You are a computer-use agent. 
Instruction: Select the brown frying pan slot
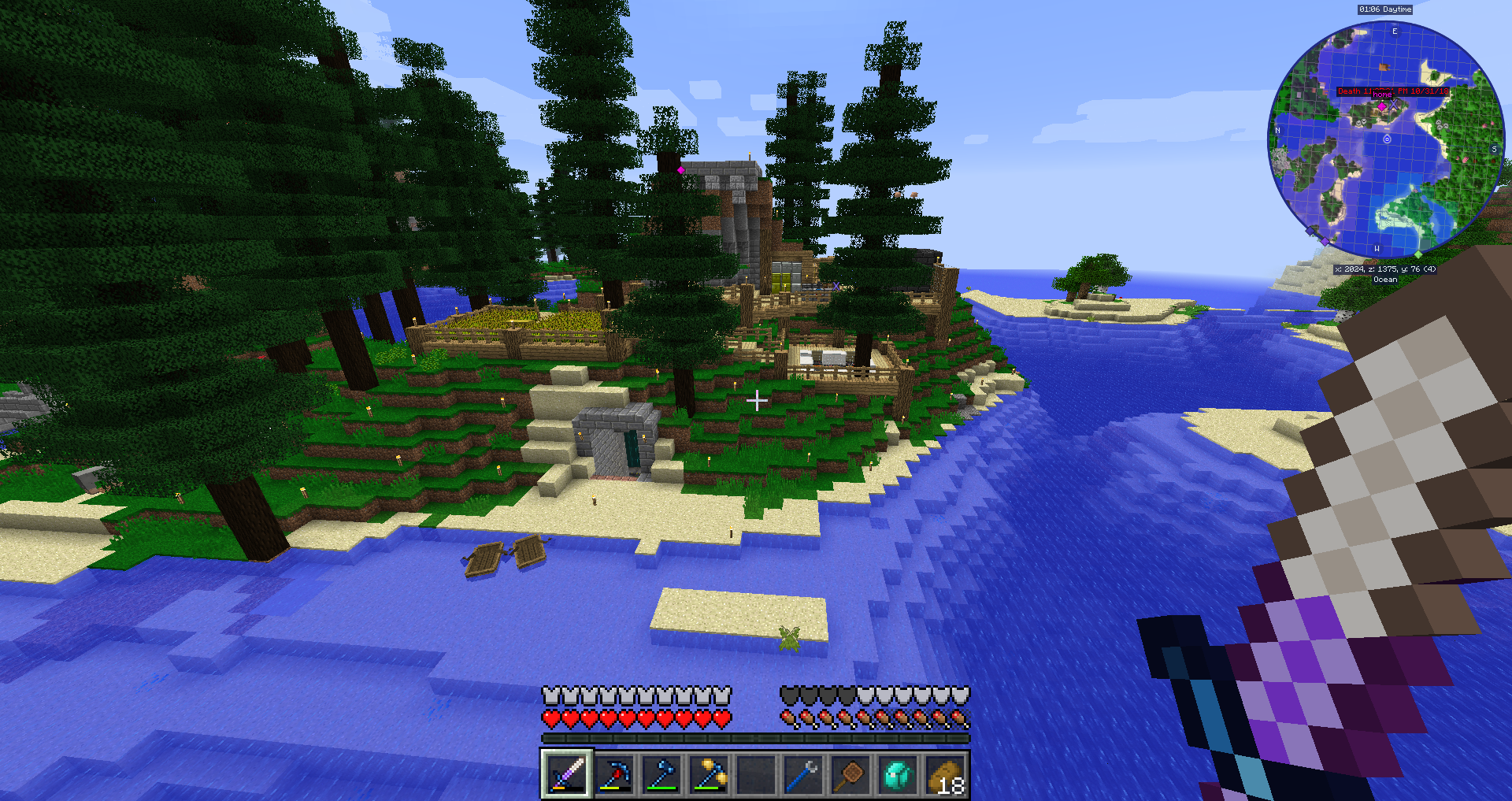[x=850, y=775]
